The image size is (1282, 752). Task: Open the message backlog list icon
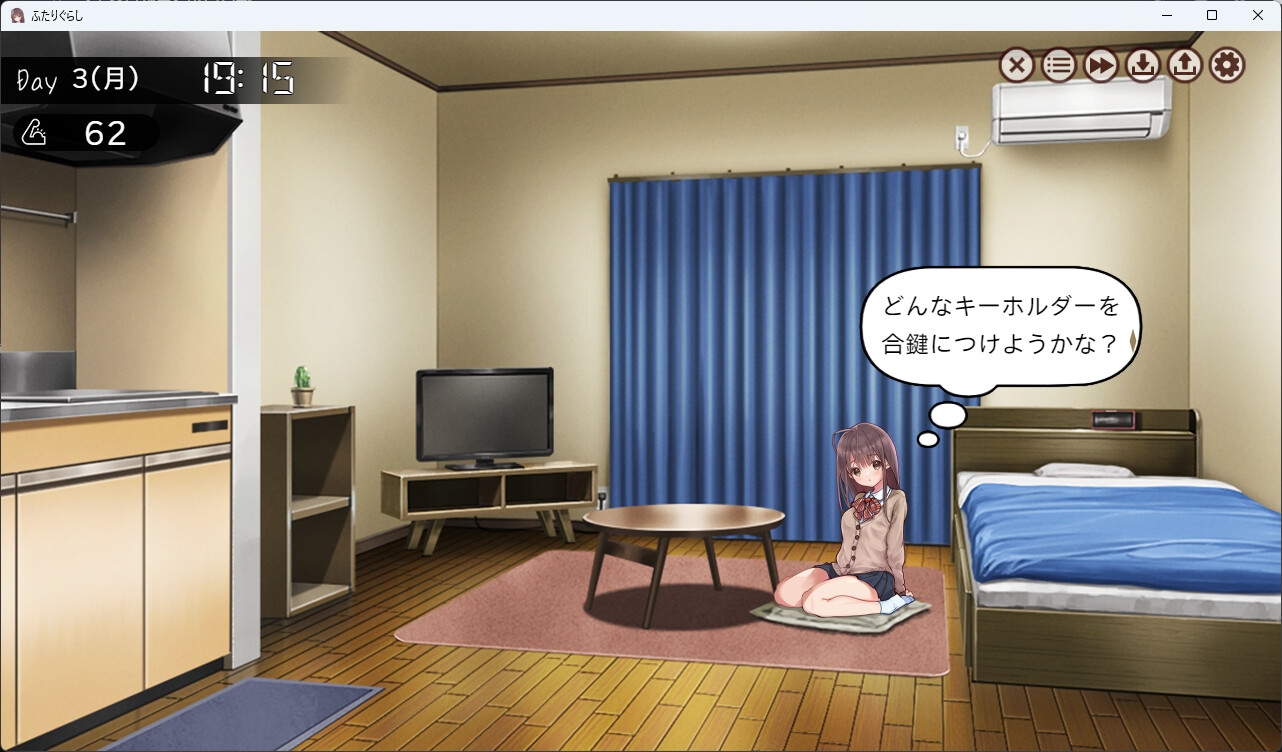click(x=1059, y=65)
